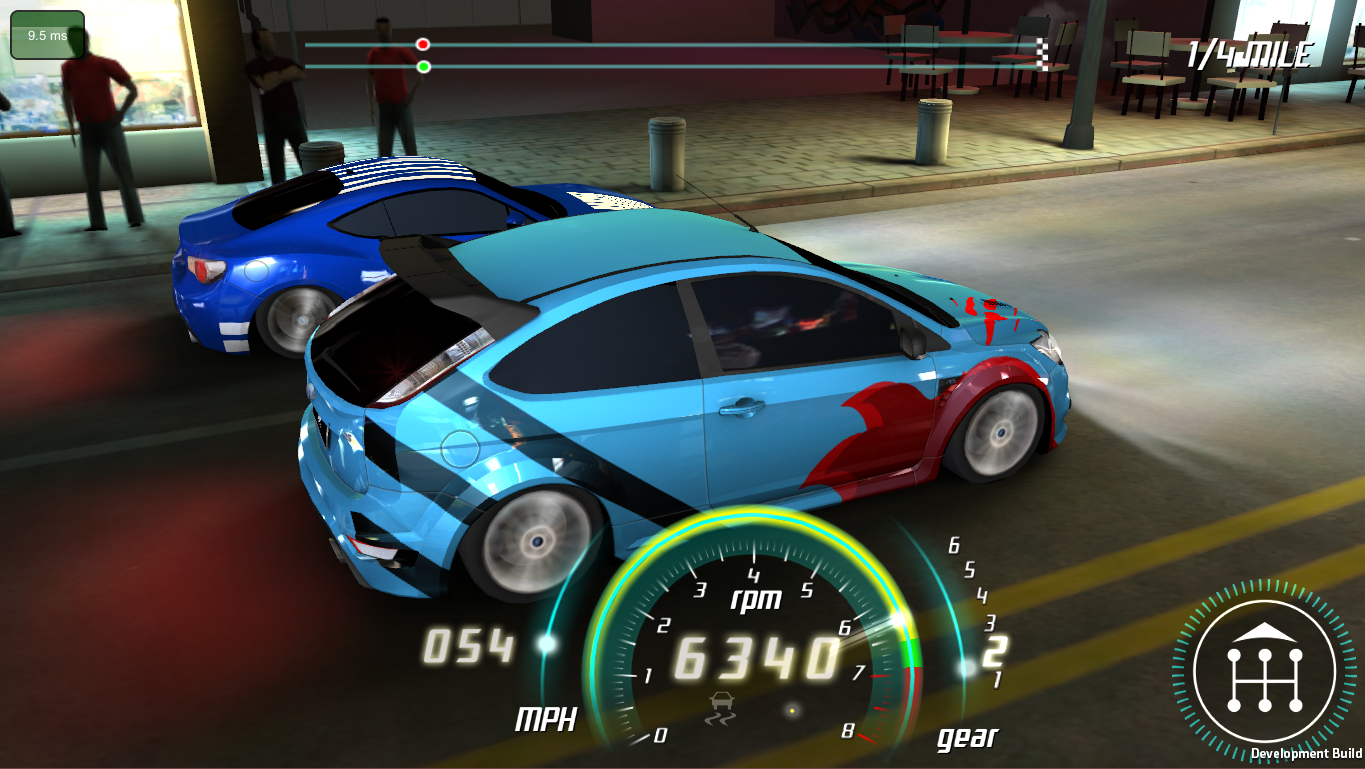This screenshot has height=769, width=1365.
Task: Select gear number 6 on the gear indicator
Action: pyautogui.click(x=955, y=546)
